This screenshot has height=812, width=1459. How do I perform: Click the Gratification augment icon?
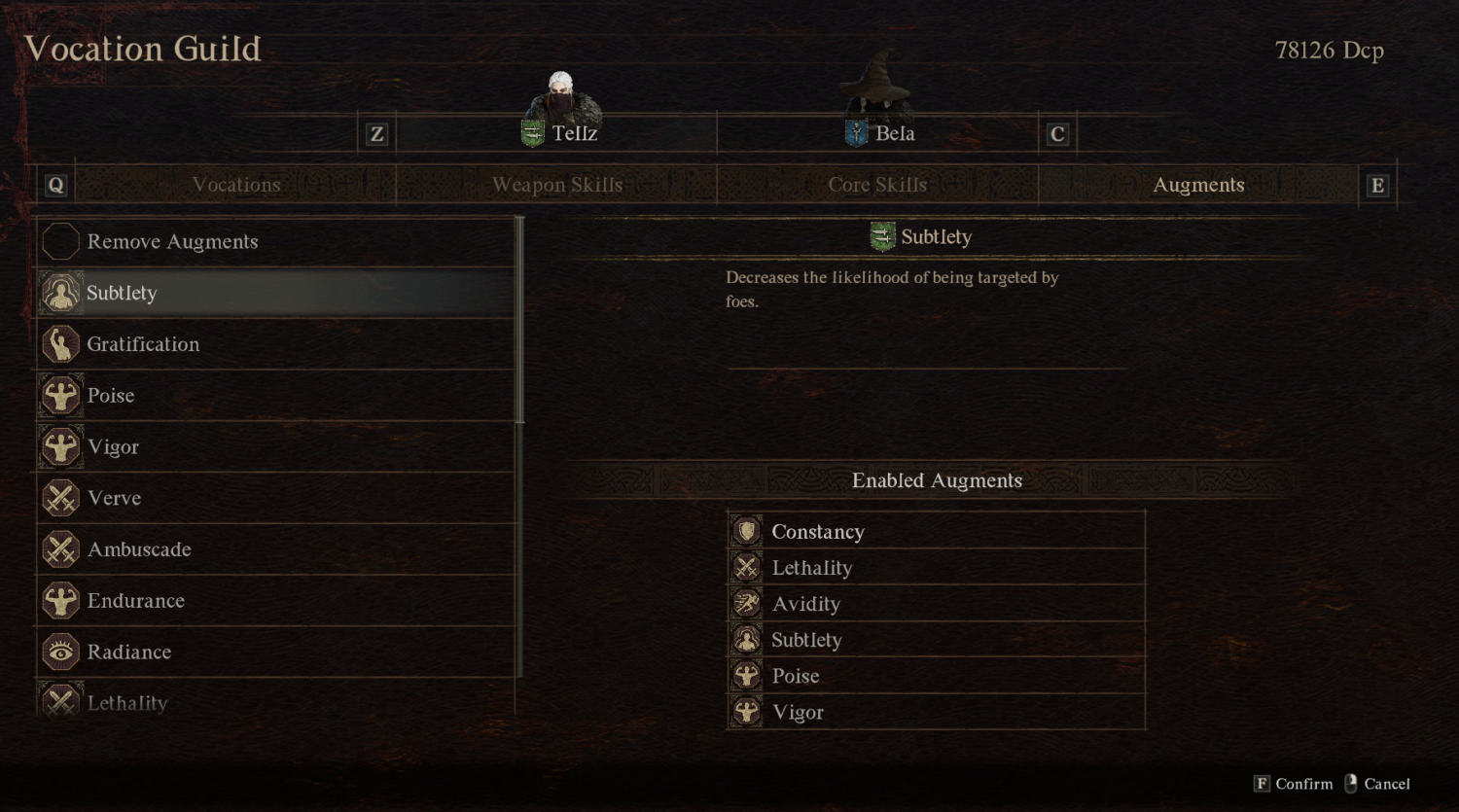pos(60,344)
